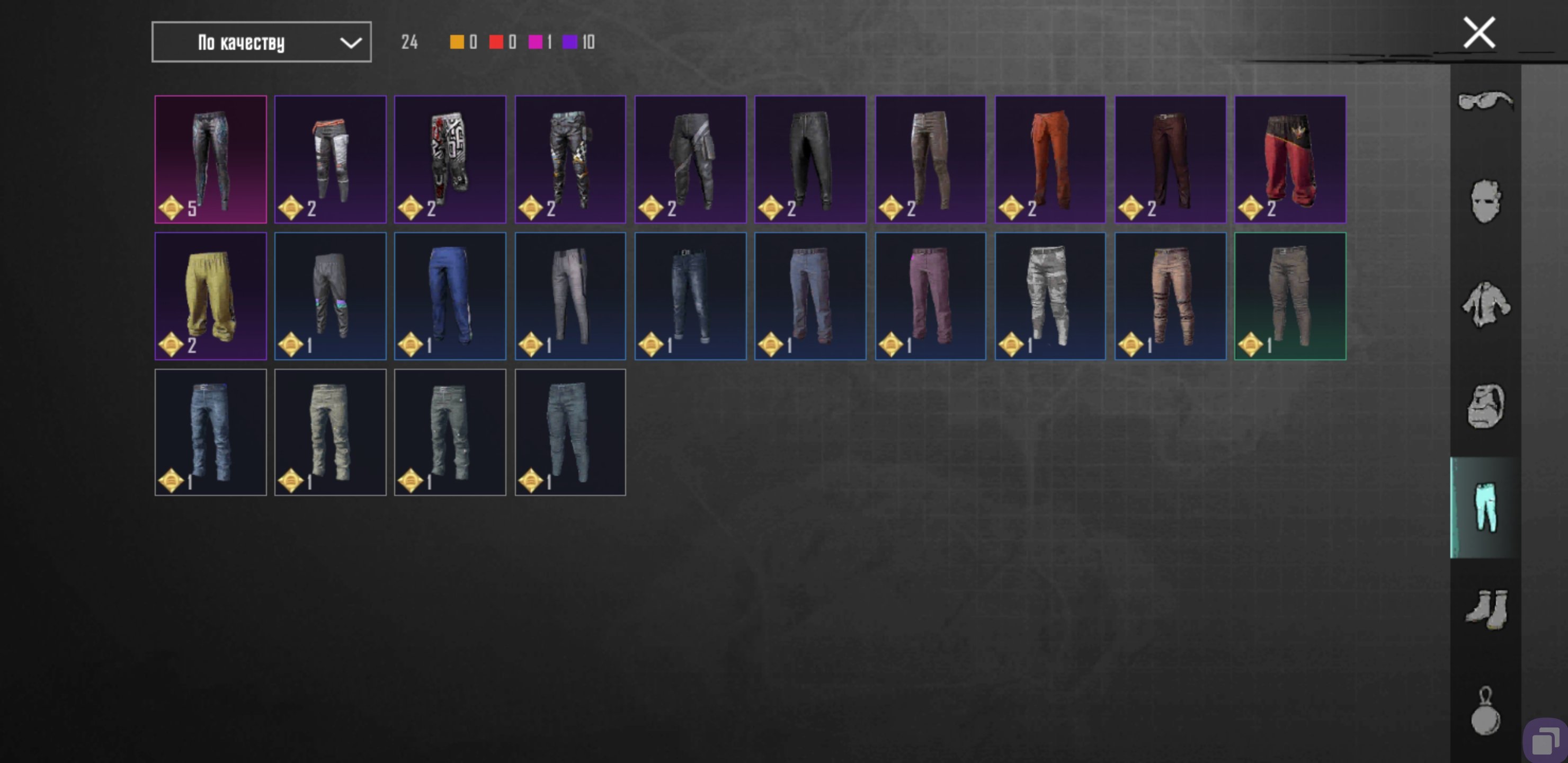The height and width of the screenshot is (763, 1568).
Task: Select the purple-mauve pants
Action: click(930, 296)
